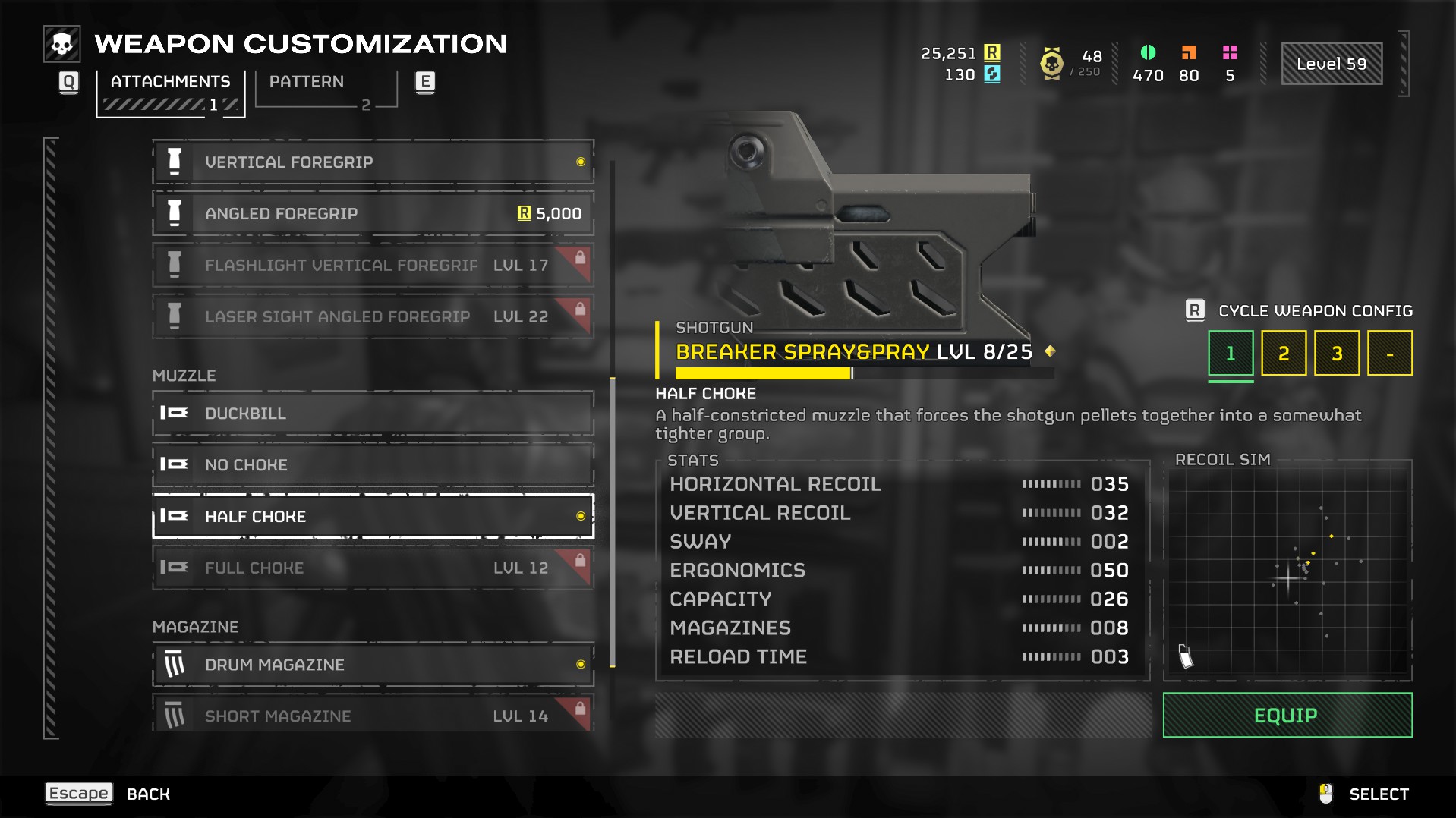The height and width of the screenshot is (818, 1456).
Task: Select the No Choke muzzle option
Action: [x=372, y=465]
